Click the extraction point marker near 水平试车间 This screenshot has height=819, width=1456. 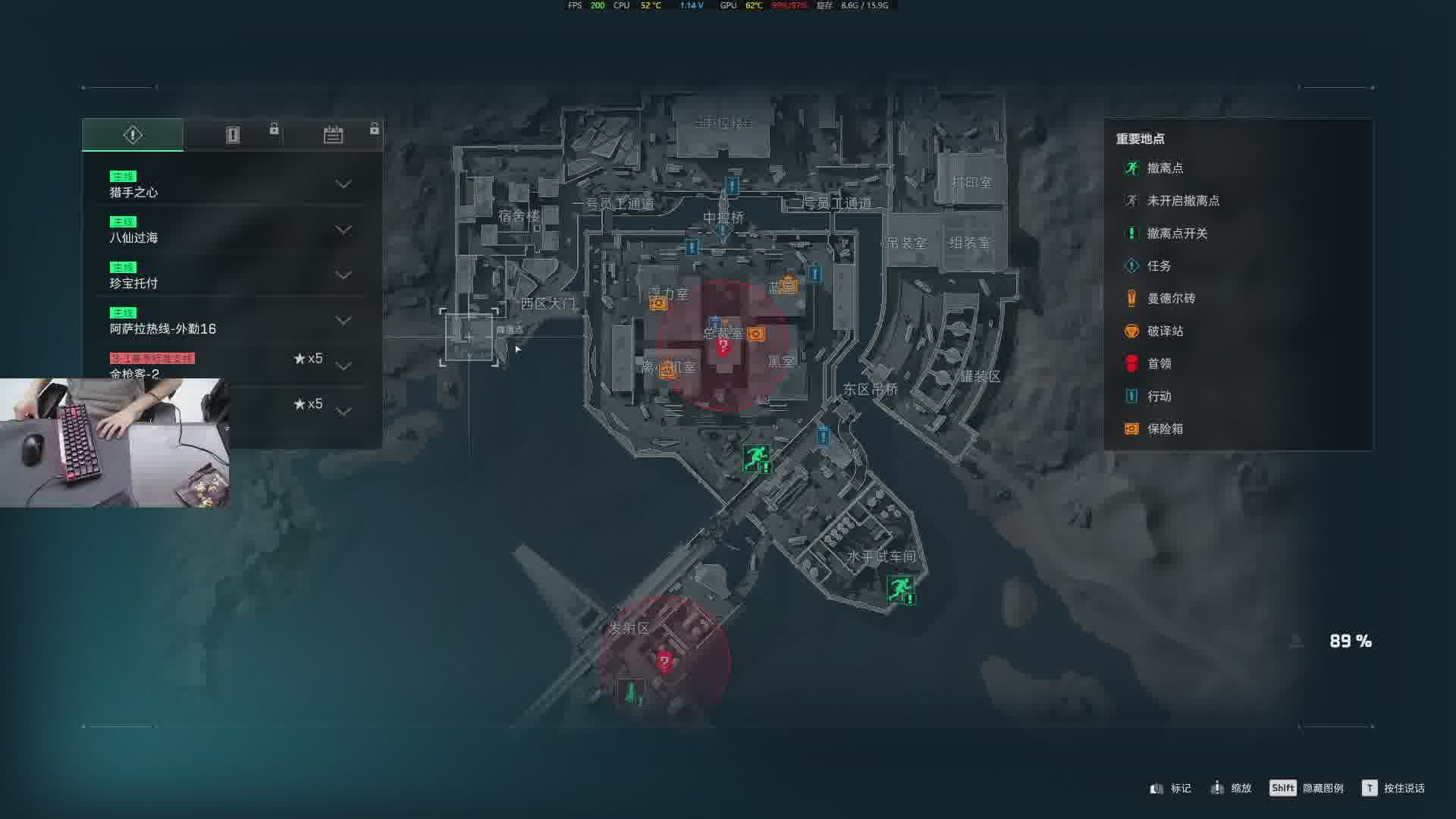[x=900, y=588]
